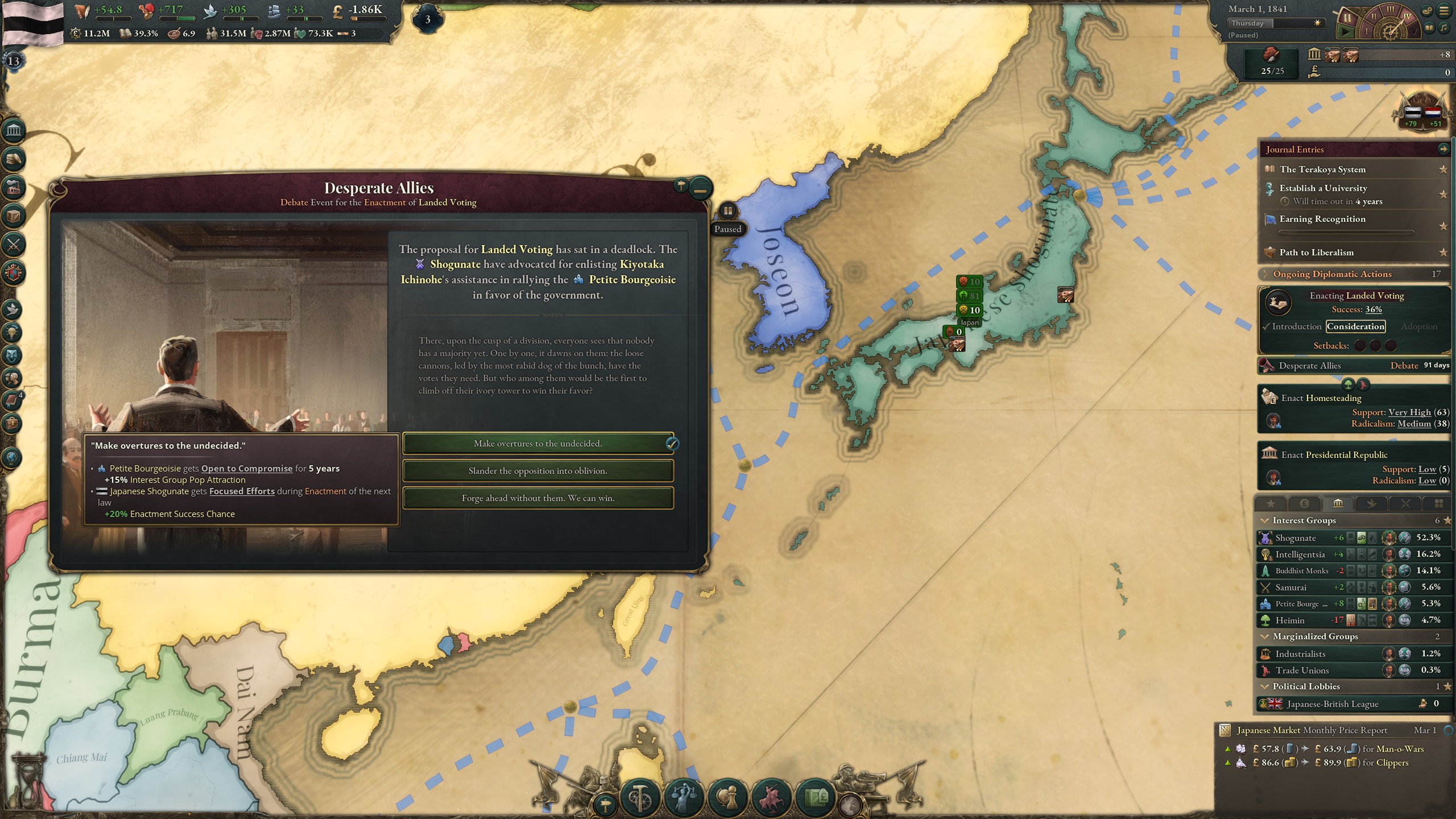The width and height of the screenshot is (1456, 819).
Task: Toggle the Path to Liberalism star
Action: [x=1443, y=254]
